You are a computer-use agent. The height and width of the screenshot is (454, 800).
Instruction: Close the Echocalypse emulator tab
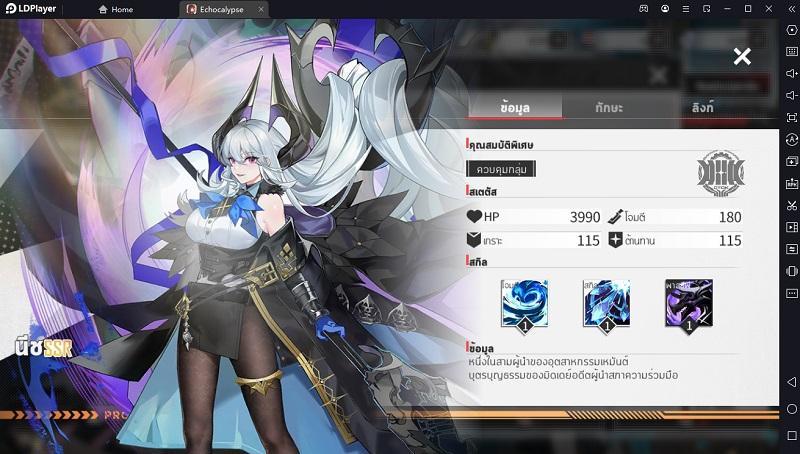coord(261,9)
